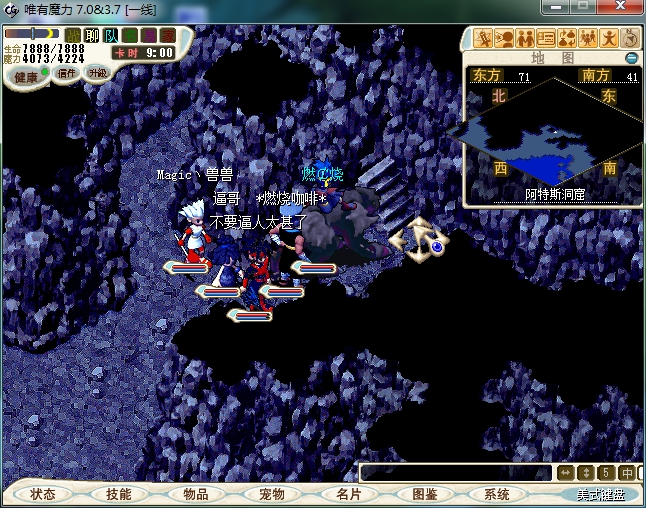Open the 宠物 pets menu

point(272,494)
